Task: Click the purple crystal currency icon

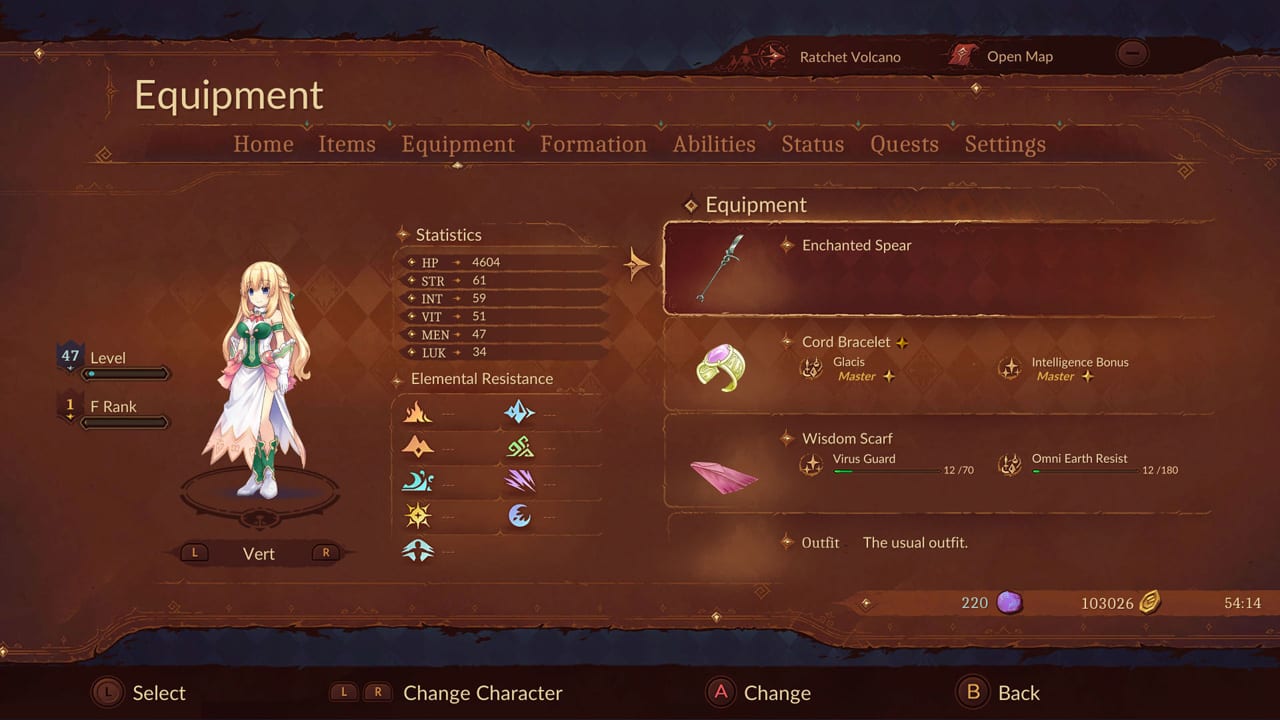Action: pos(1009,602)
